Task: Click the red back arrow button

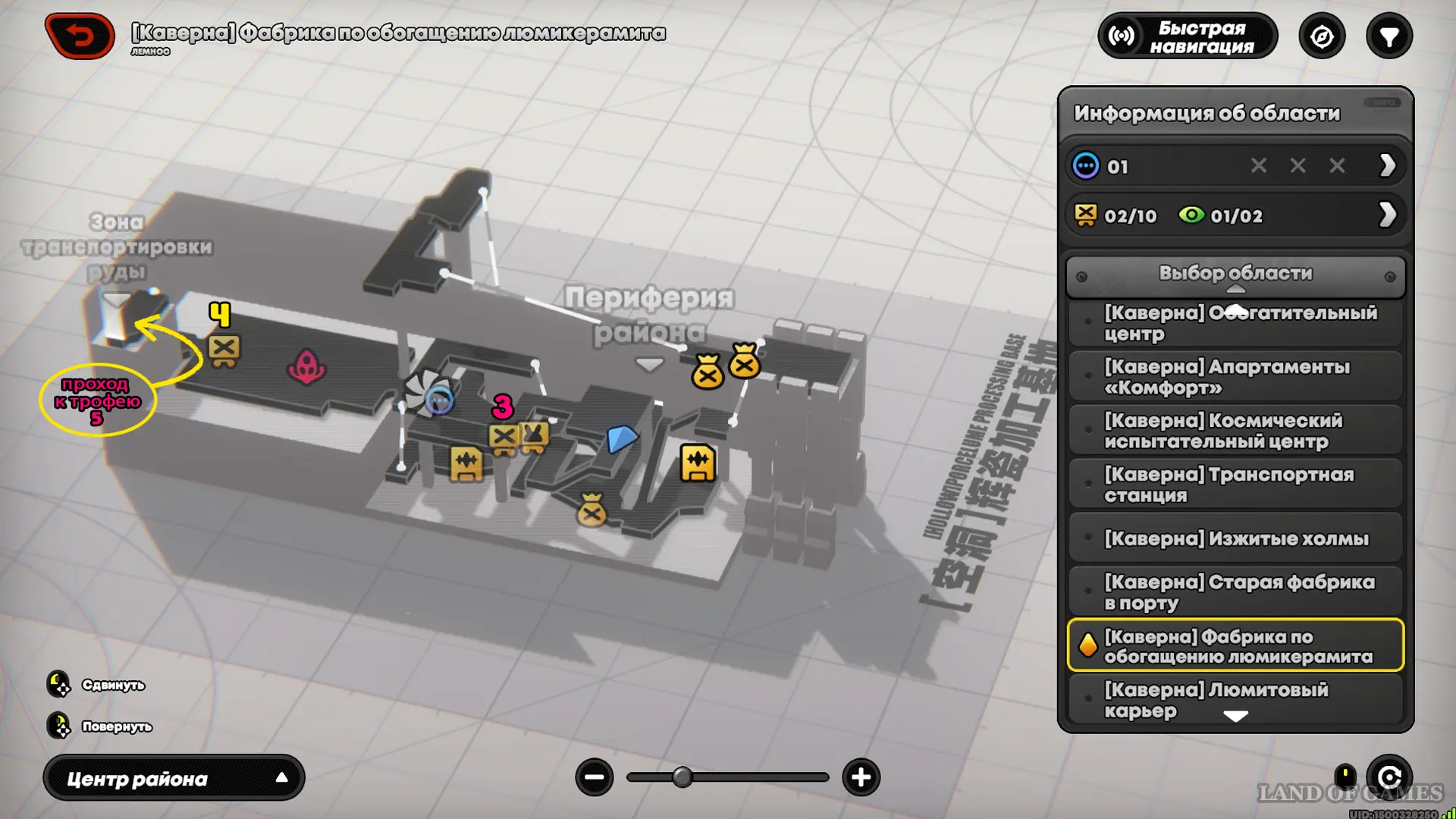Action: pyautogui.click(x=80, y=36)
